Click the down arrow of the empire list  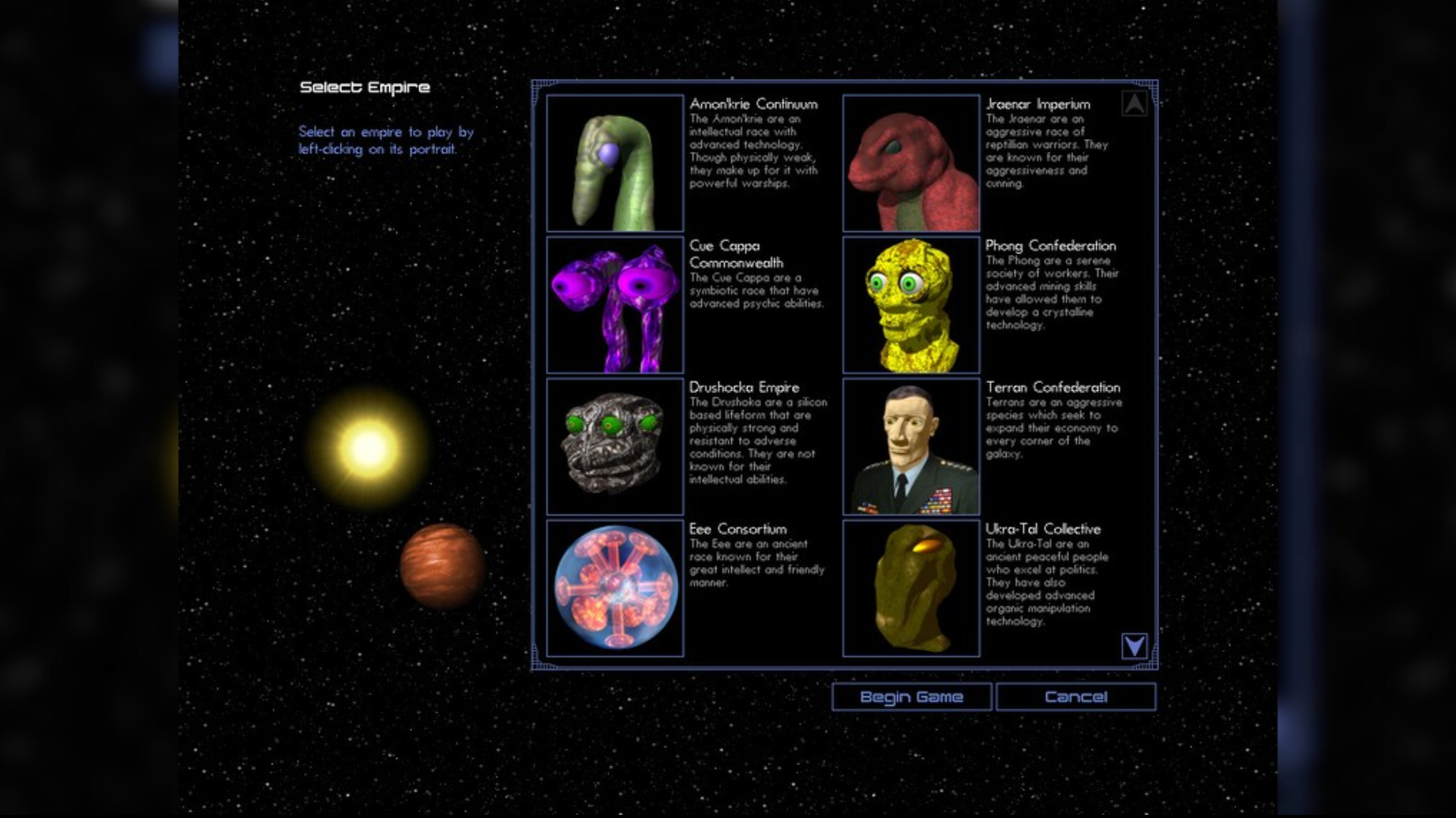tap(1135, 646)
